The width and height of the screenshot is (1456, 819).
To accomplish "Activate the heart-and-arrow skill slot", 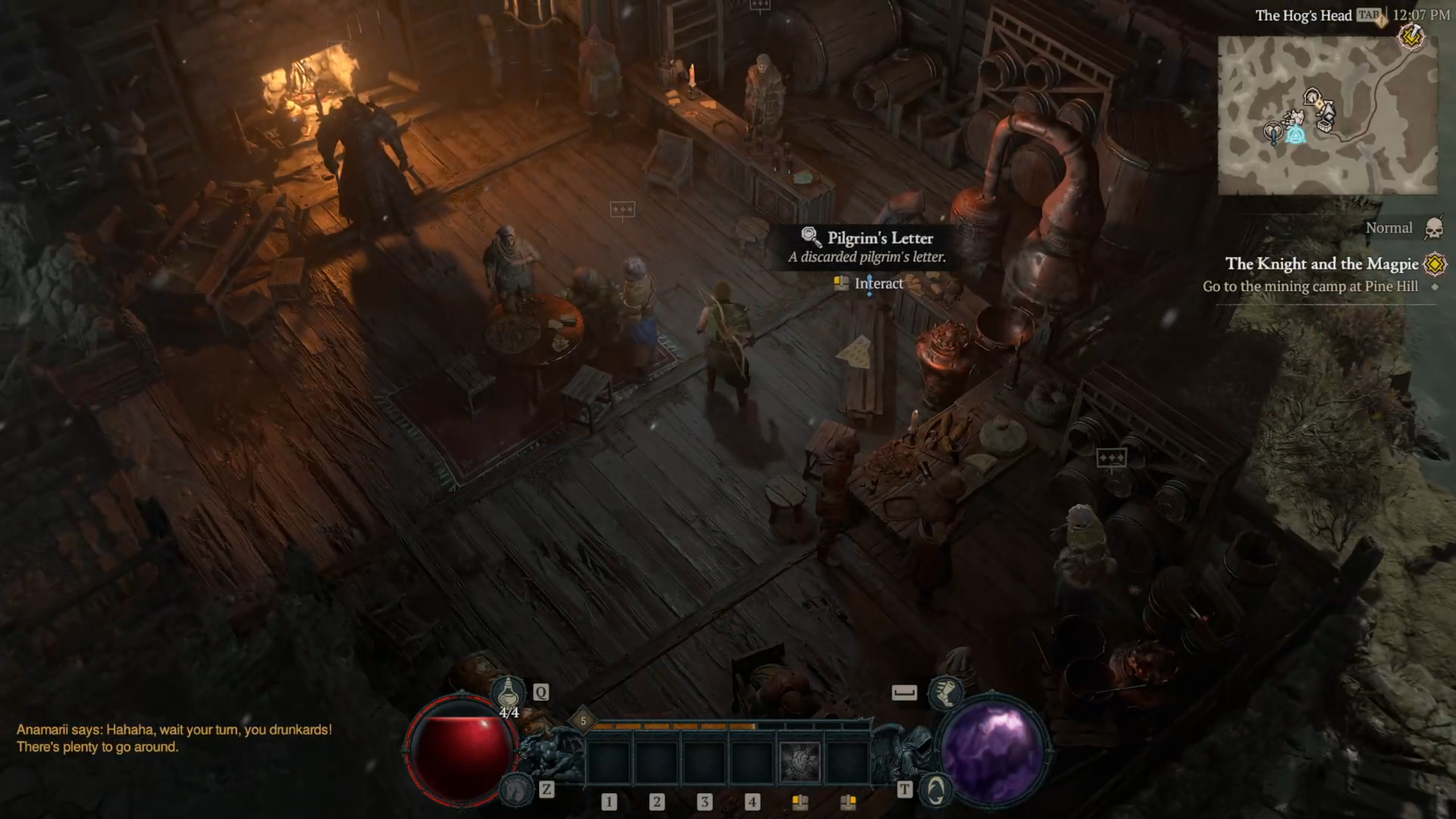I will click(799, 761).
